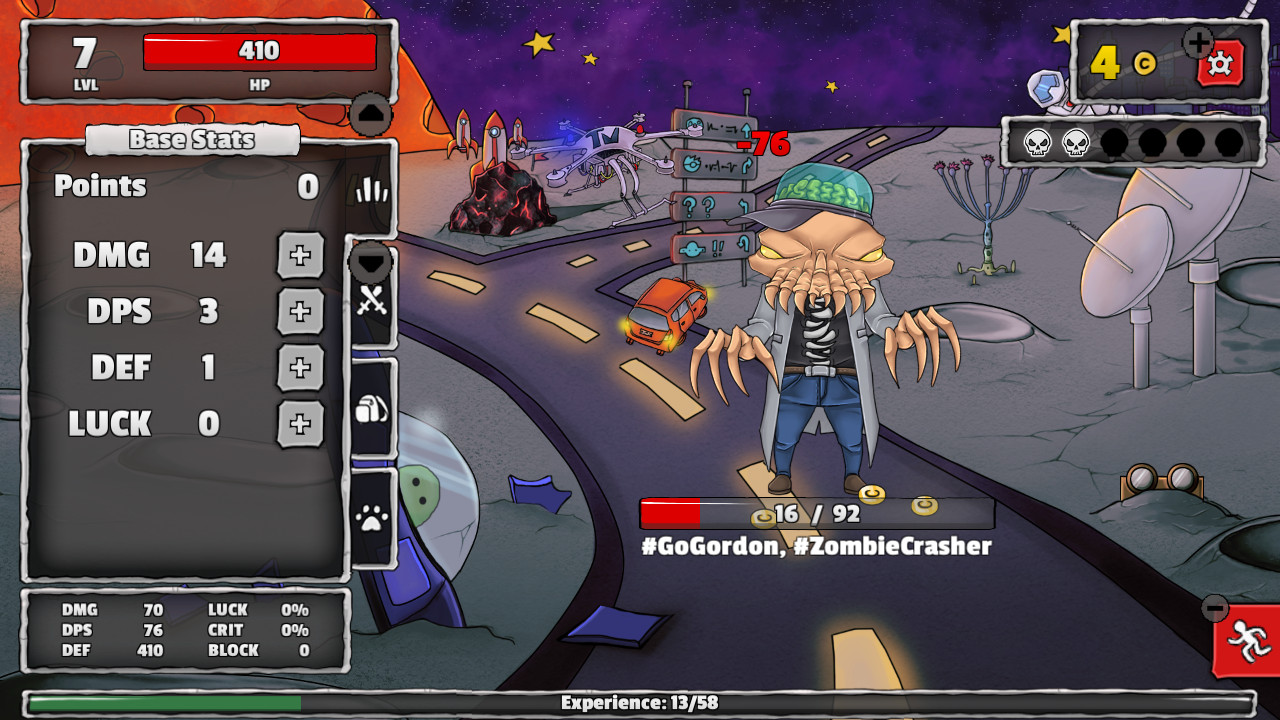Click the plus button next to DMG
1280x720 pixels.
coord(301,255)
